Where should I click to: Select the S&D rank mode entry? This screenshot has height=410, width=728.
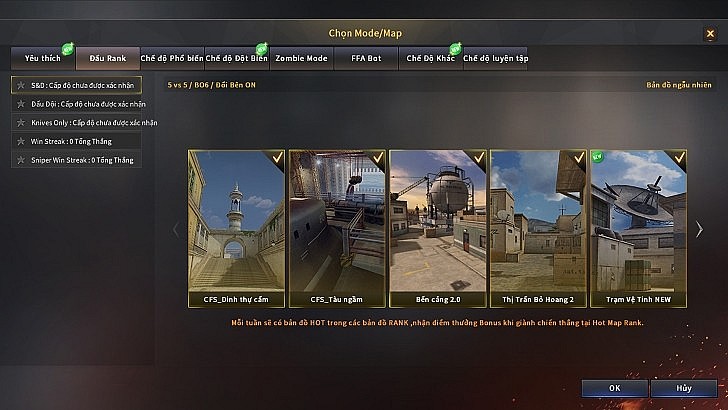point(84,85)
